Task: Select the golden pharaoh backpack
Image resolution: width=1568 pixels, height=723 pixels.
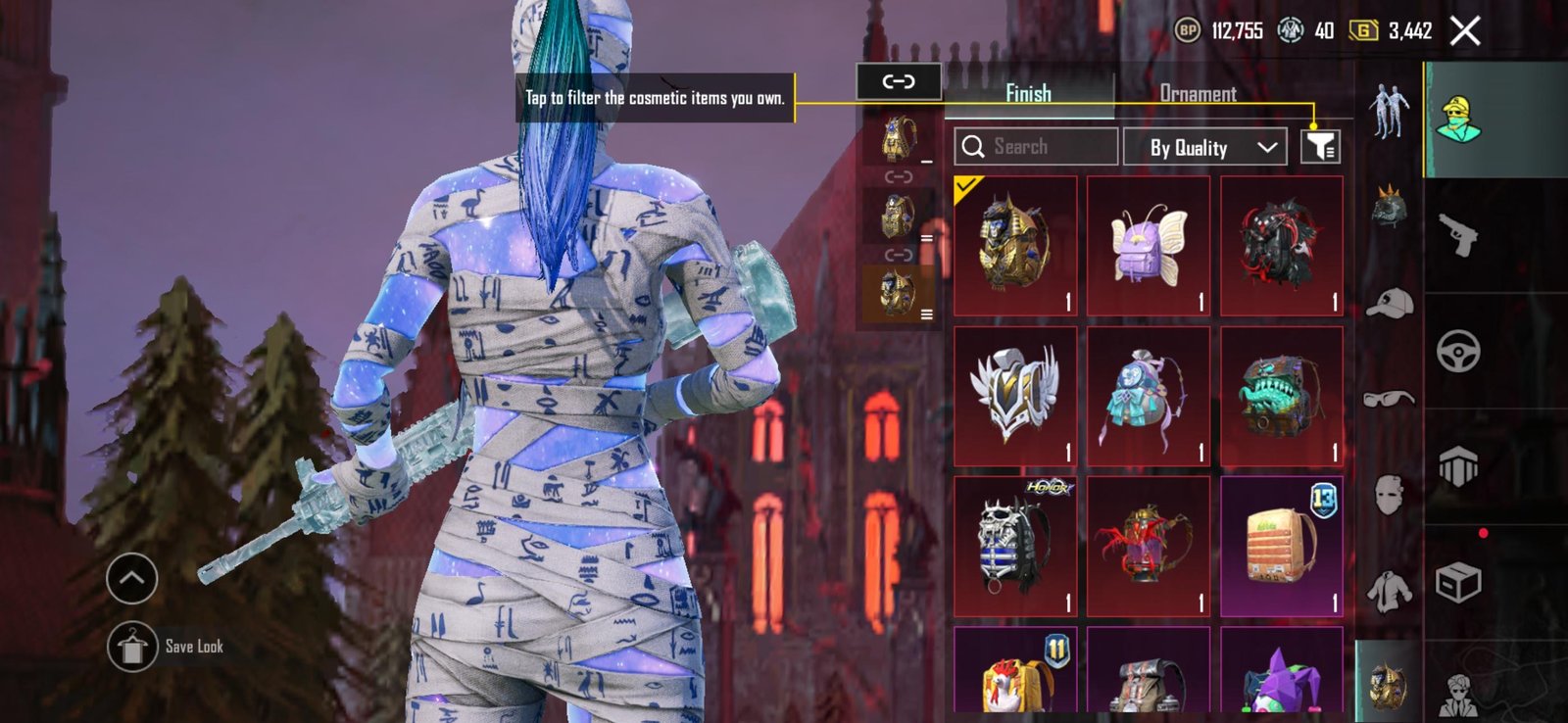Action: point(1015,246)
